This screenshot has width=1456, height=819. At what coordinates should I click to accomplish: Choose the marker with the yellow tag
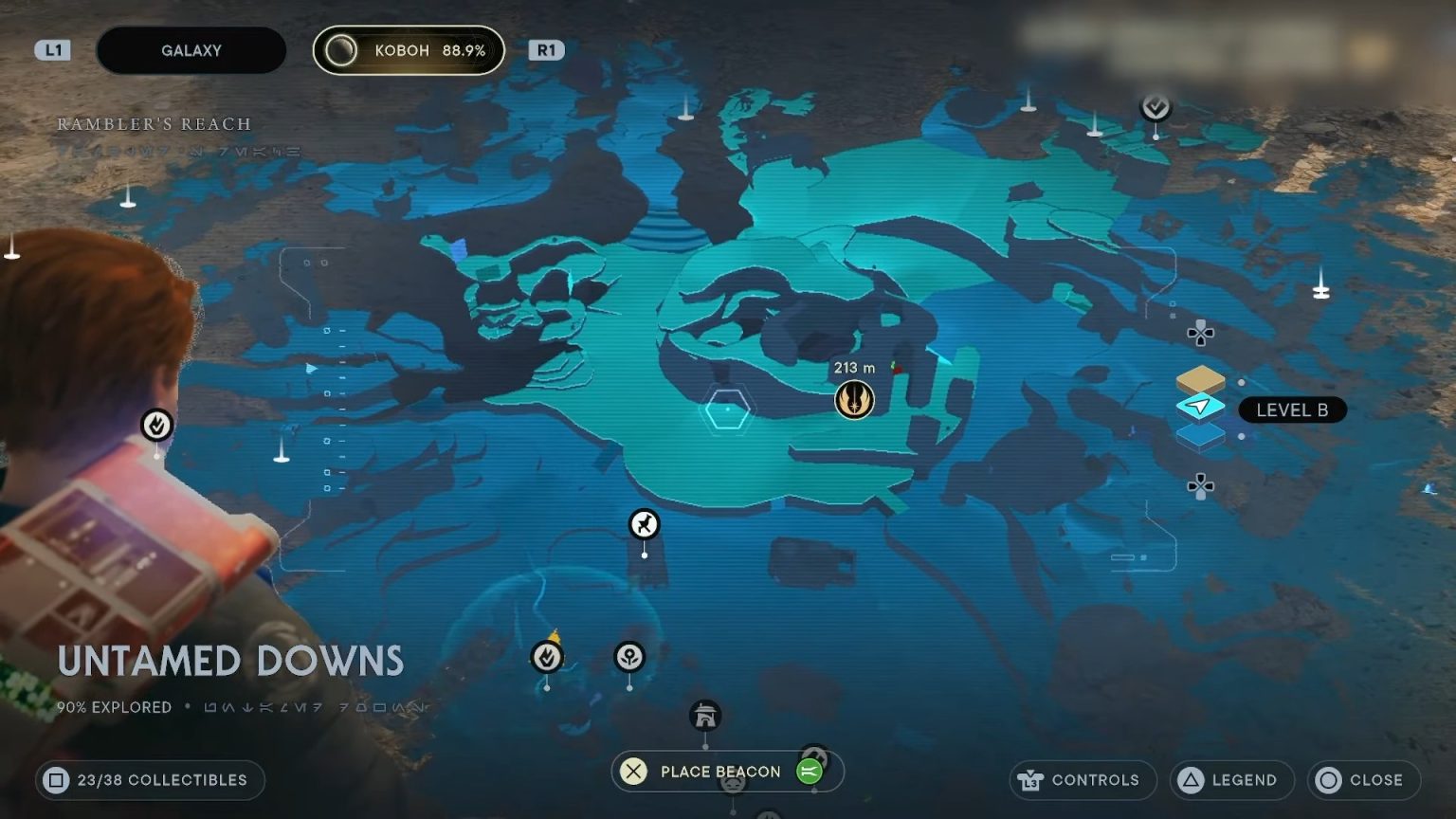point(547,656)
